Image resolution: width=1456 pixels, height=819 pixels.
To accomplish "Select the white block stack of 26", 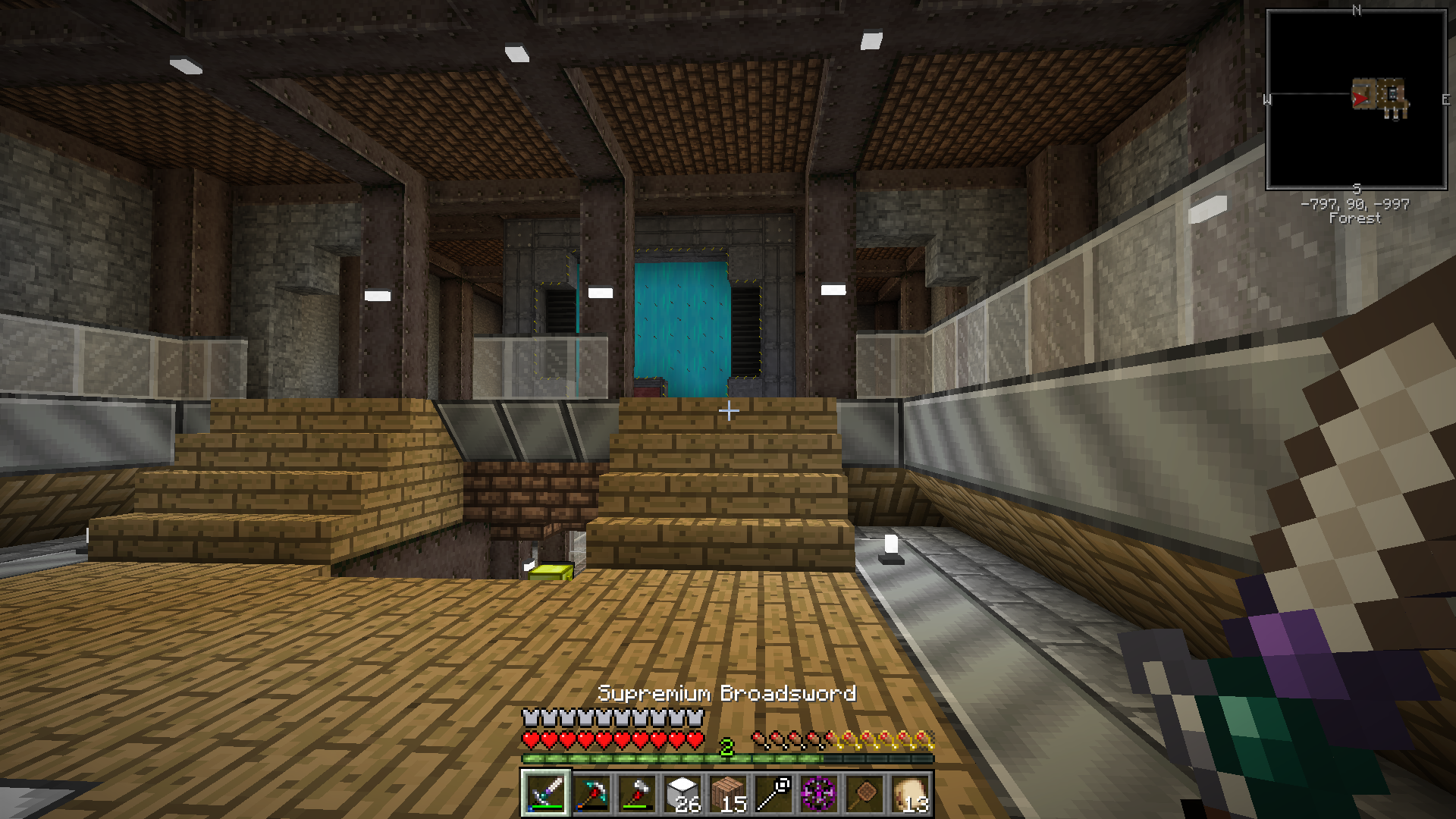I will click(x=682, y=794).
